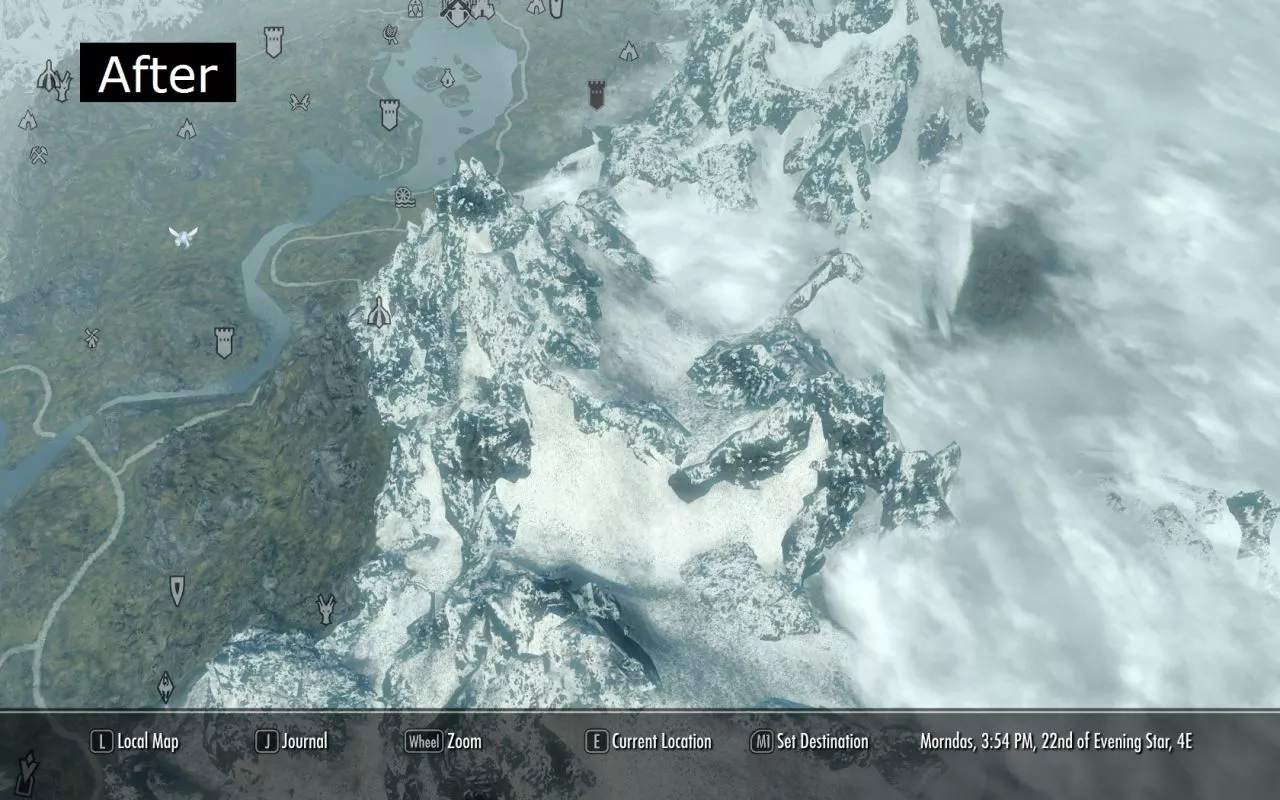The height and width of the screenshot is (800, 1280).
Task: Select the Imperial dragon emblem marker
Action: coord(166,686)
